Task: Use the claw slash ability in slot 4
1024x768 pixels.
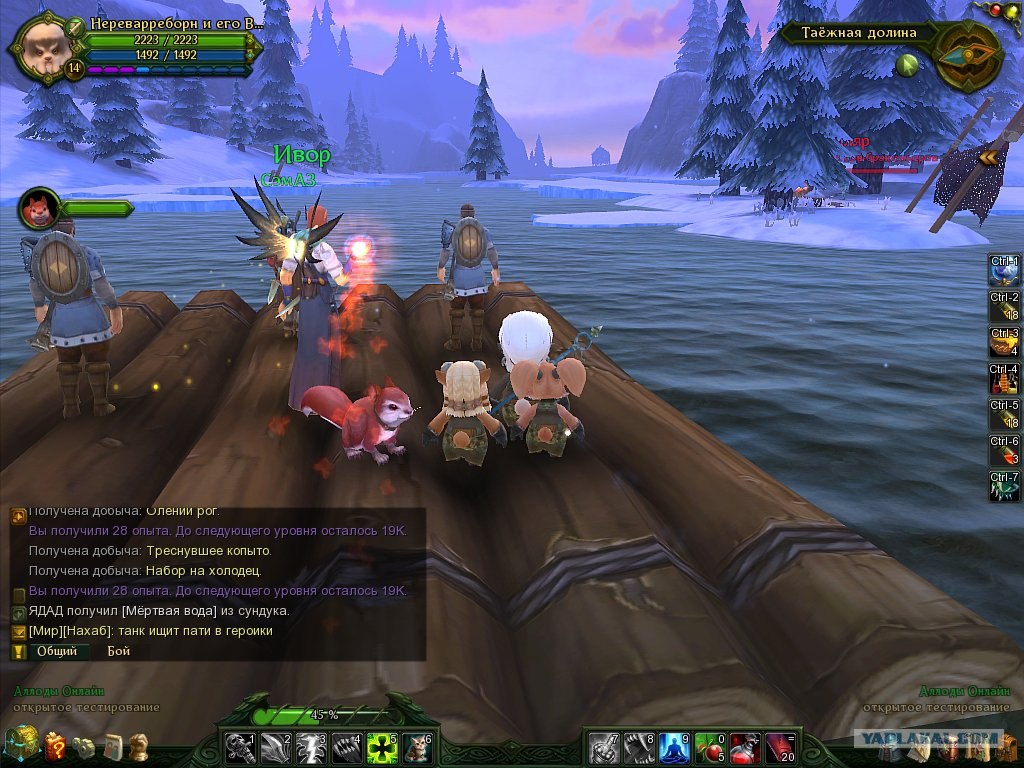Action: point(346,747)
